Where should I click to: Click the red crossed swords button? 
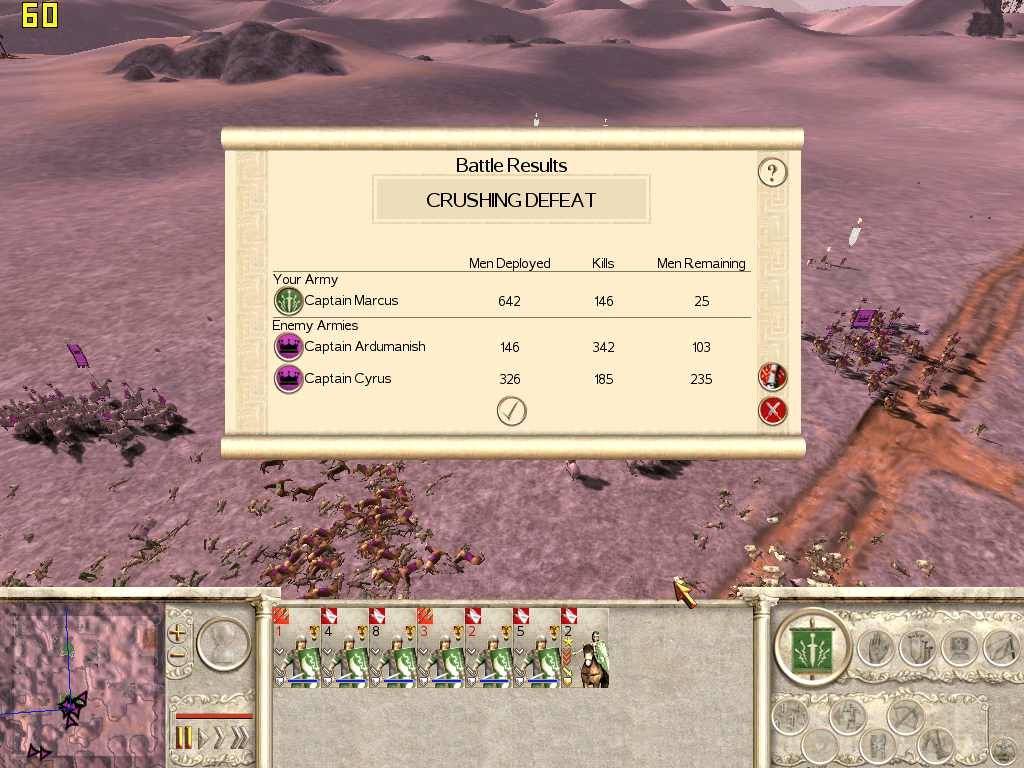click(x=772, y=410)
